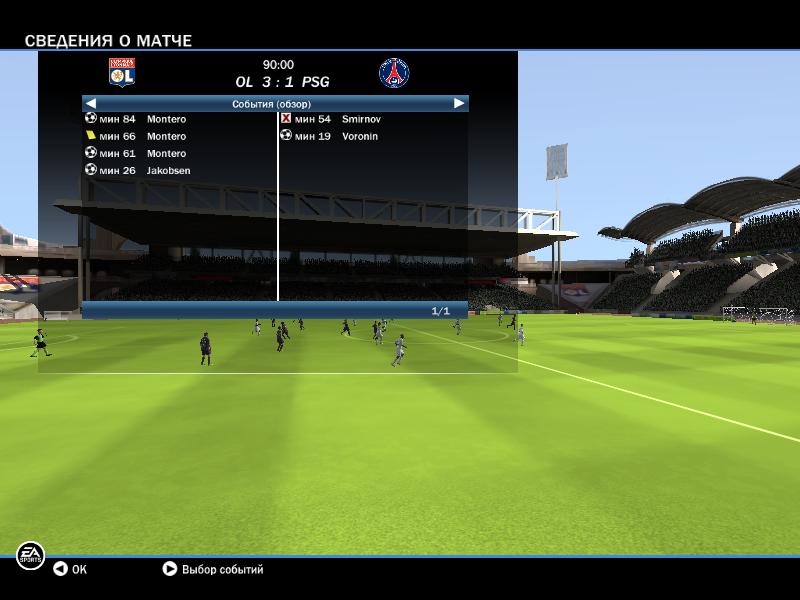Select Jakobsen's minute 26 goal event
800x600 pixels.
tap(138, 170)
